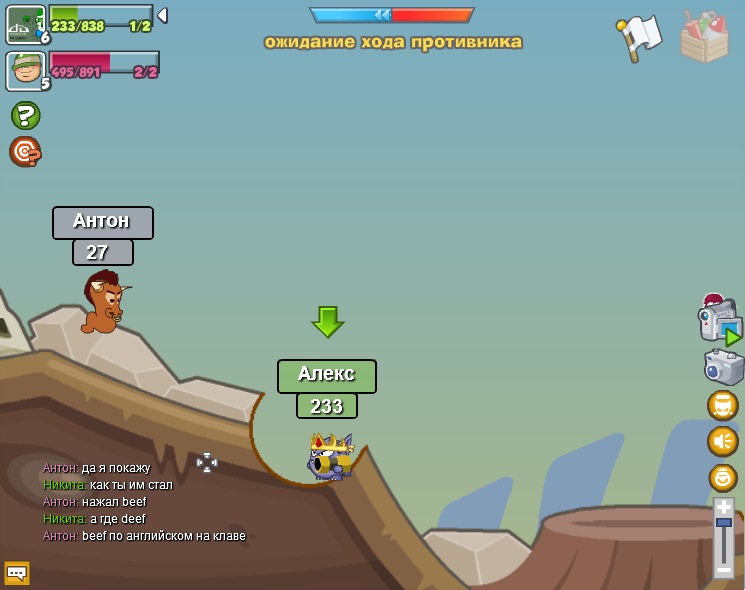Select the first team avatar portrait
745x590 pixels.
pyautogui.click(x=23, y=23)
